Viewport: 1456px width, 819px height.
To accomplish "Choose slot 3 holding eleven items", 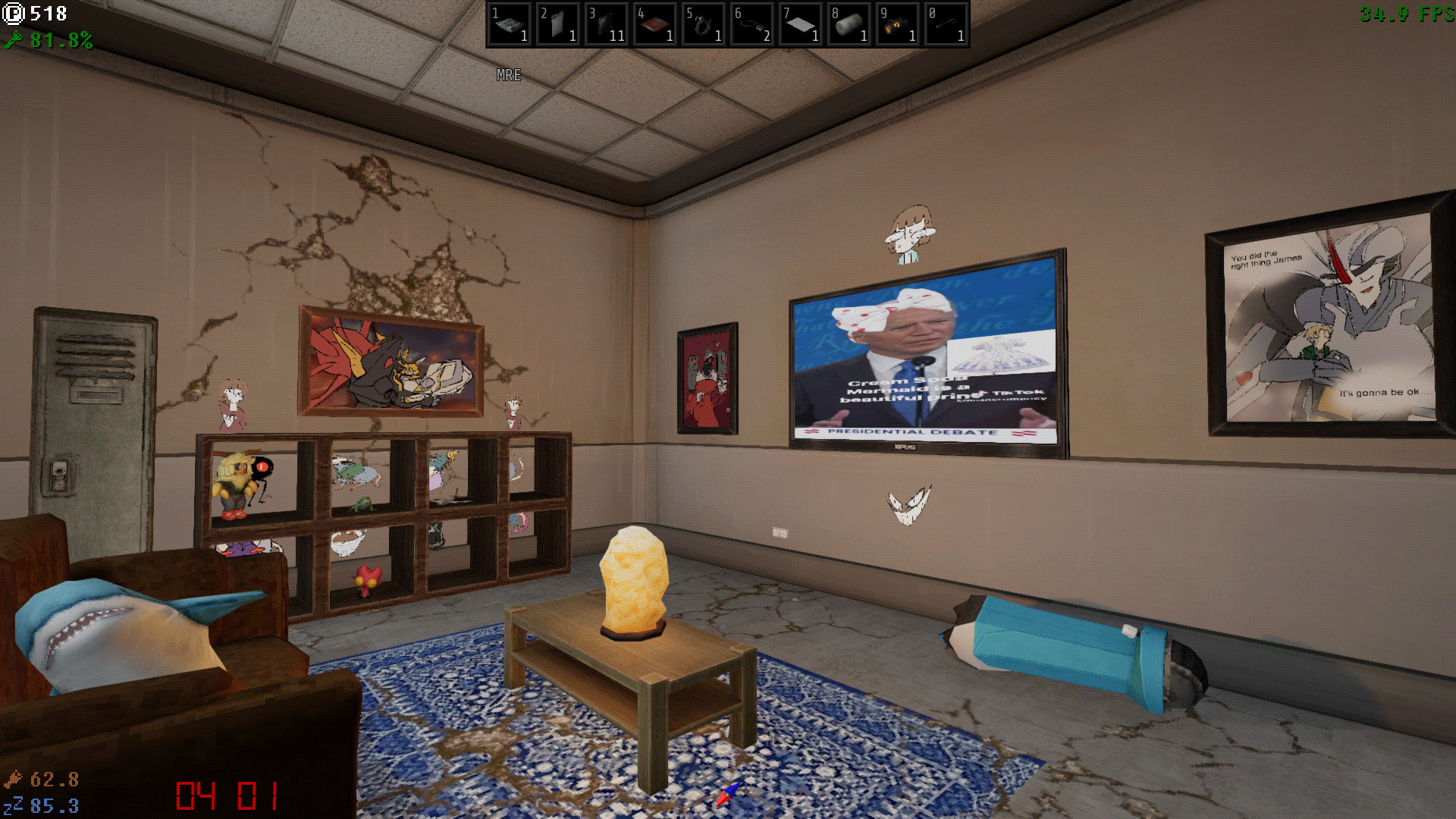I will 607,24.
